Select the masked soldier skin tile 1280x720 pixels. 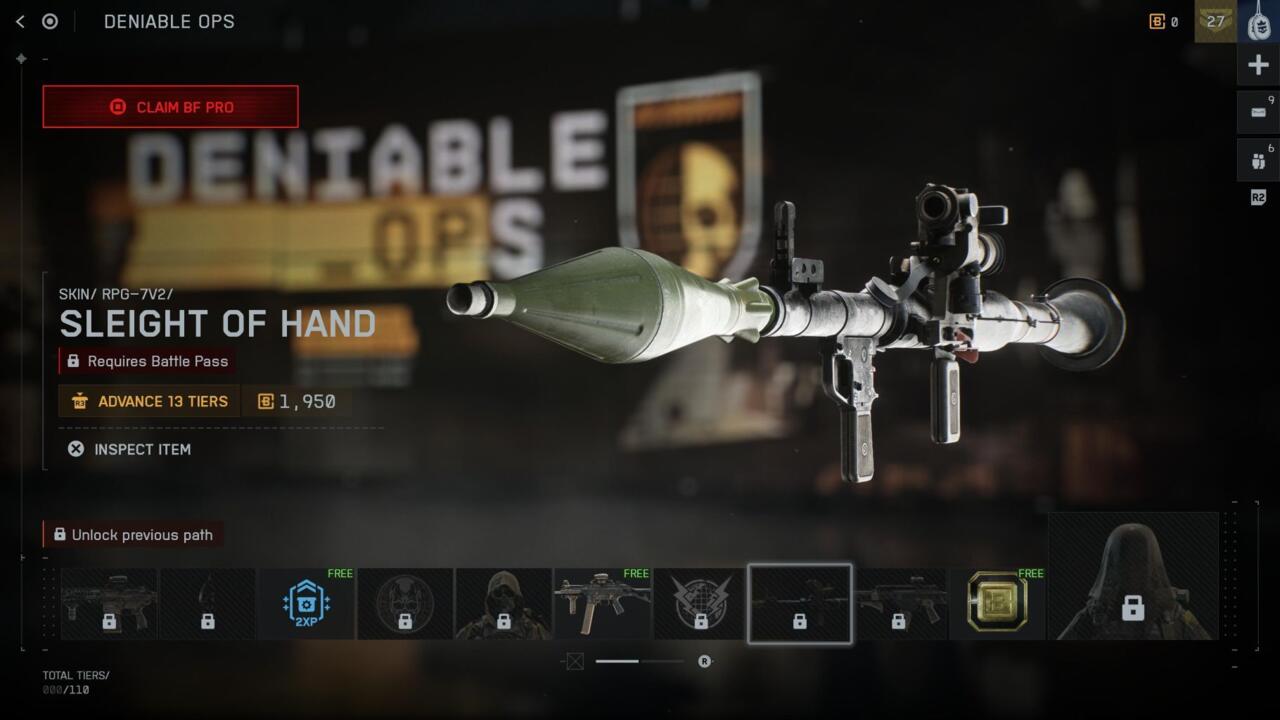point(503,603)
